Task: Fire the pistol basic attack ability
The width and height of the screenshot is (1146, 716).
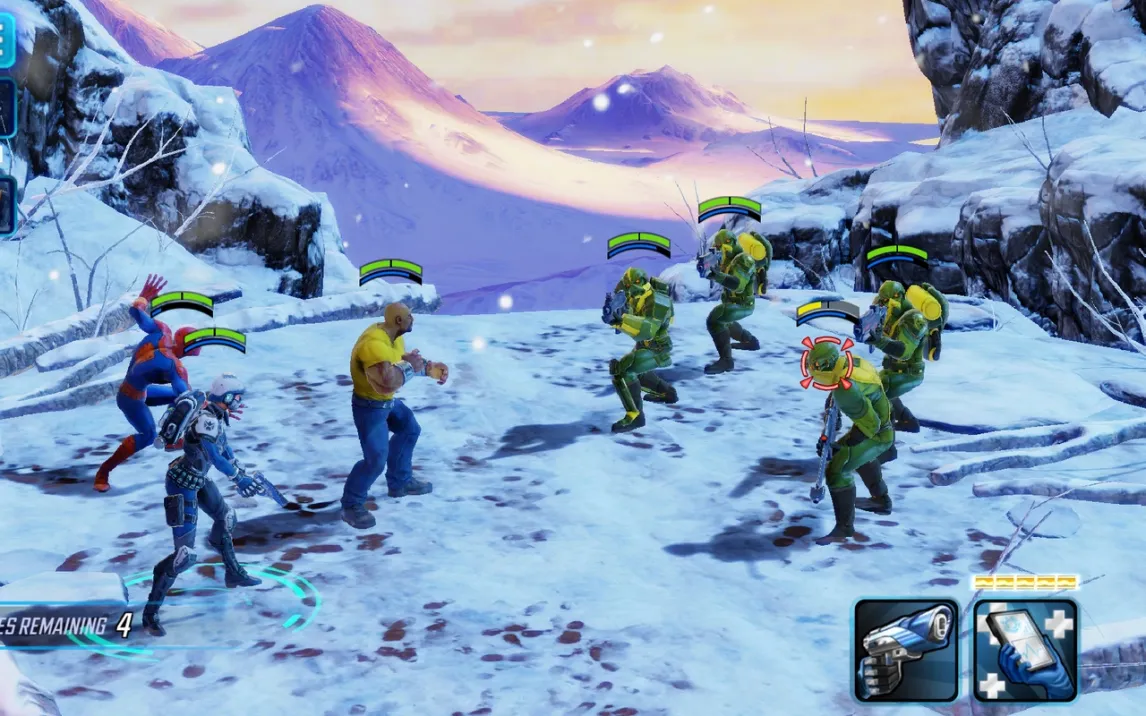Action: (x=906, y=650)
